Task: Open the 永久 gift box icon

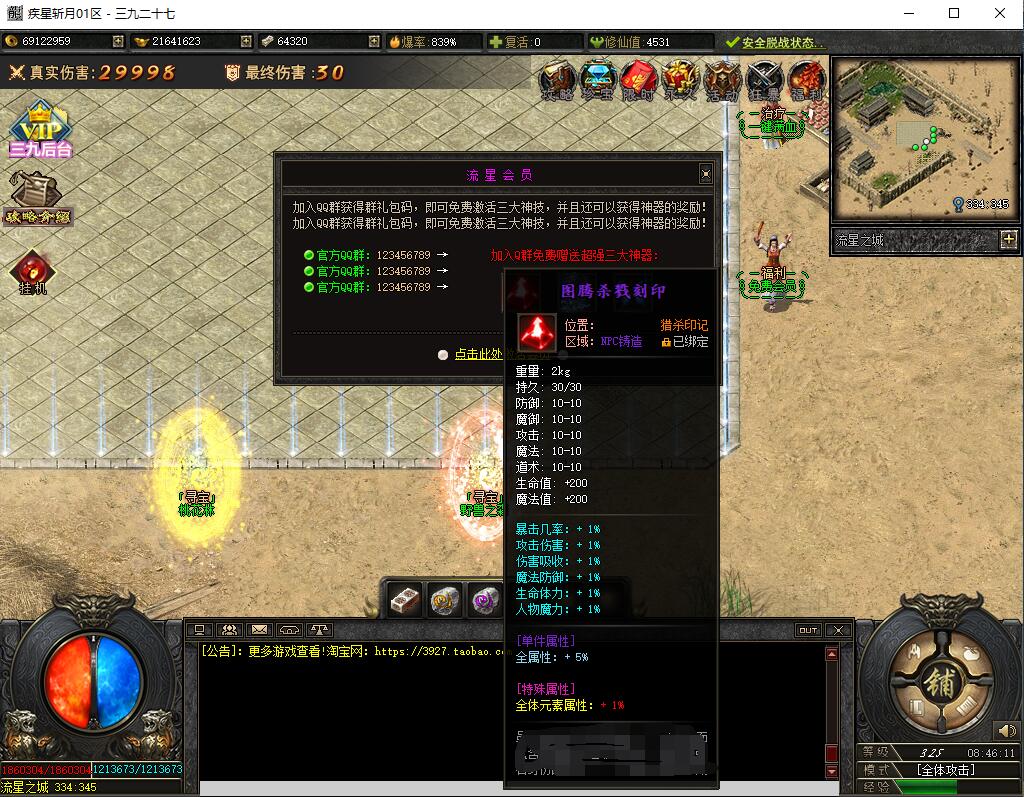Action: [x=680, y=80]
